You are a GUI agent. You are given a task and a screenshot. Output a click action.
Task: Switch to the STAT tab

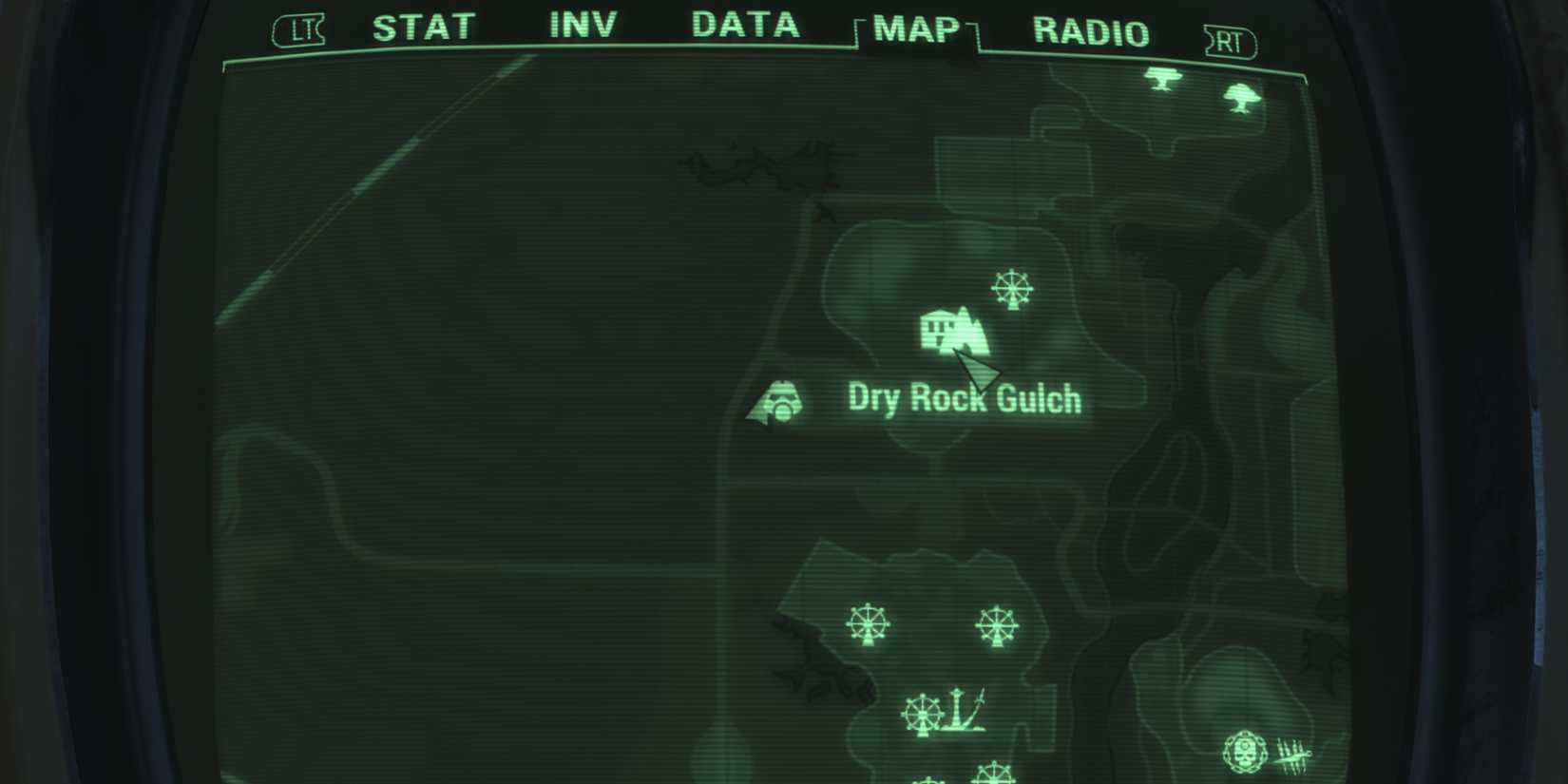424,27
